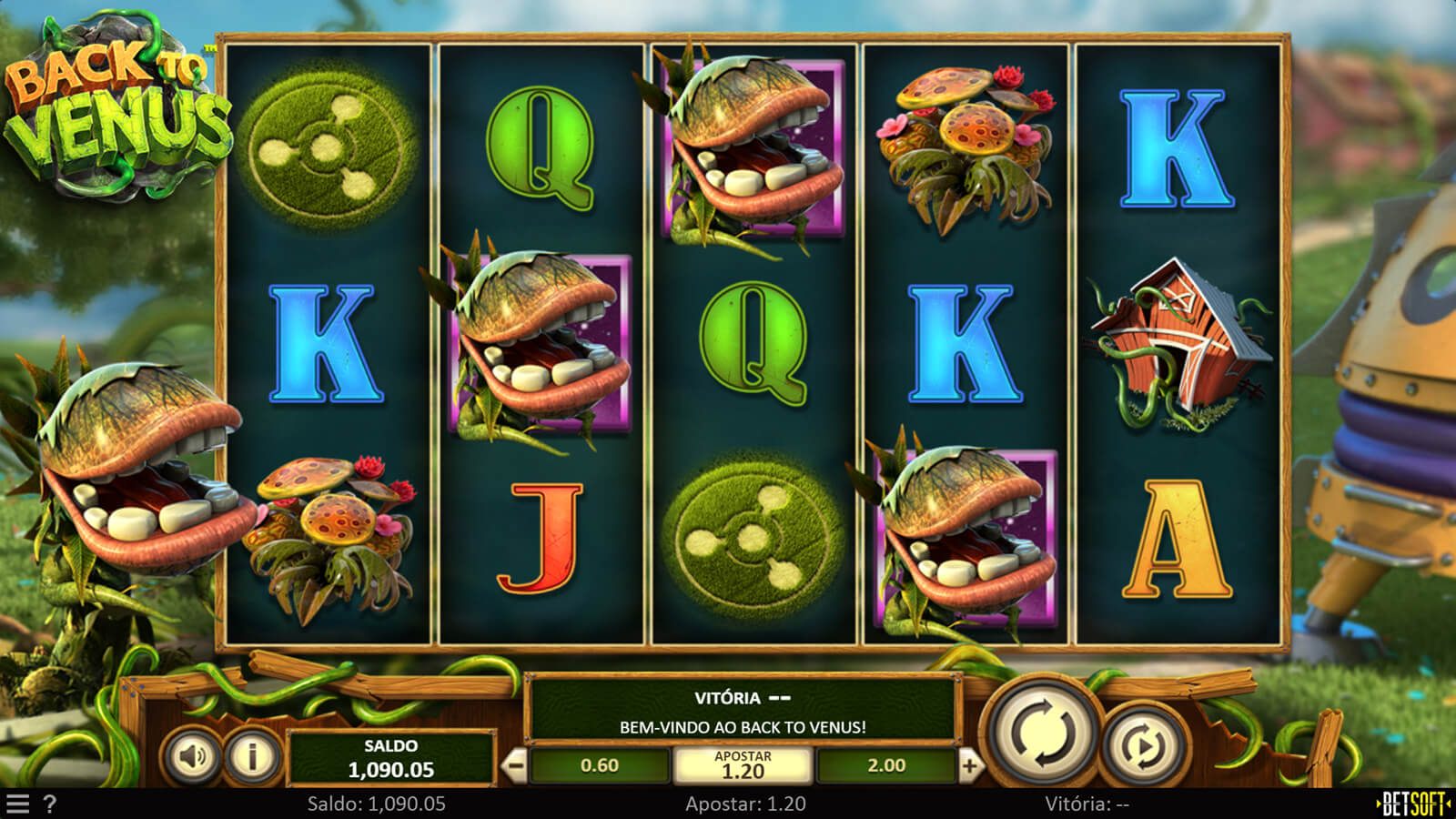Select the 2.00 bet value

coord(886,766)
